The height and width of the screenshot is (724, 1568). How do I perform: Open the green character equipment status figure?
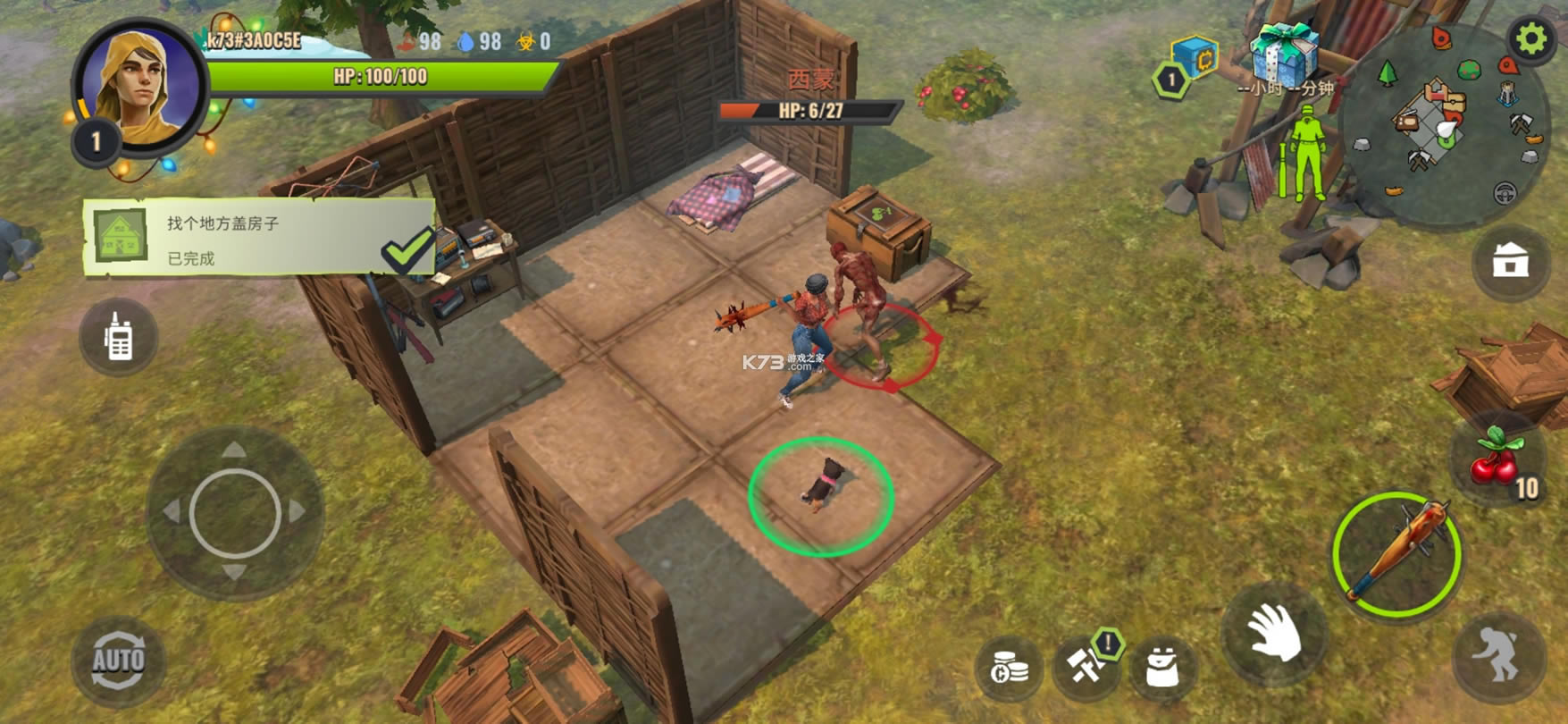(x=1306, y=152)
